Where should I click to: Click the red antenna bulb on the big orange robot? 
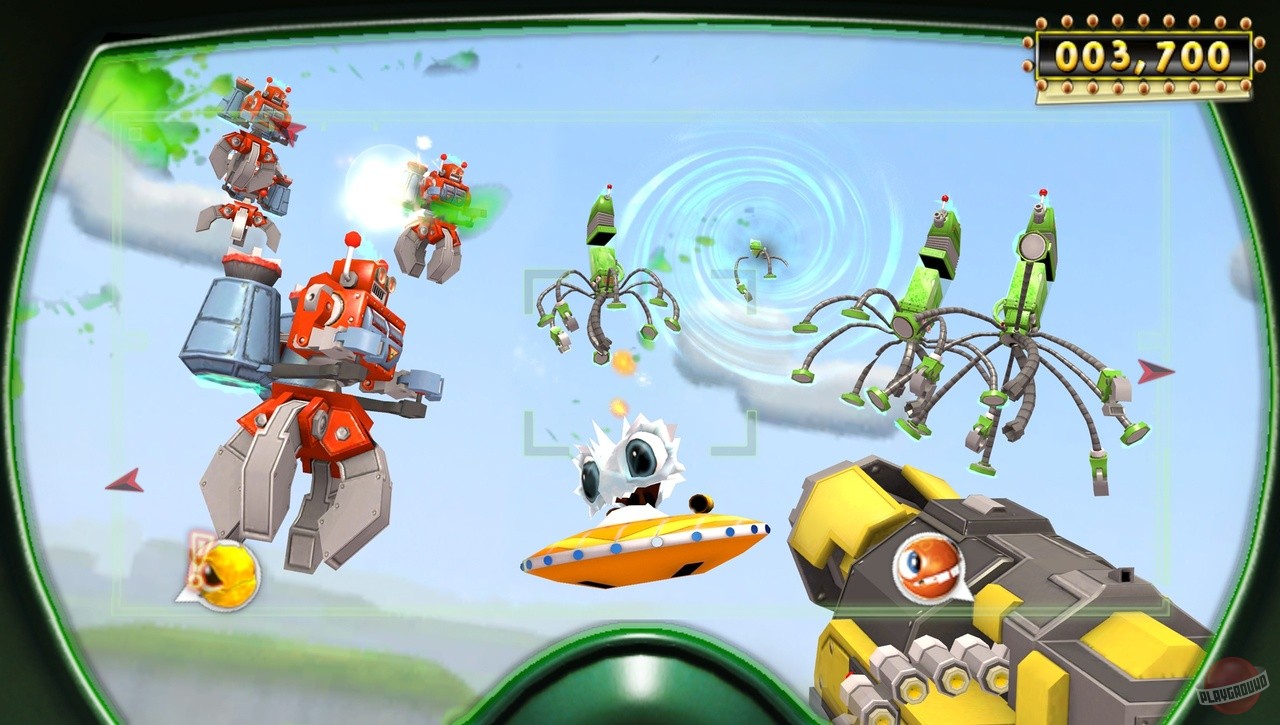tap(351, 236)
